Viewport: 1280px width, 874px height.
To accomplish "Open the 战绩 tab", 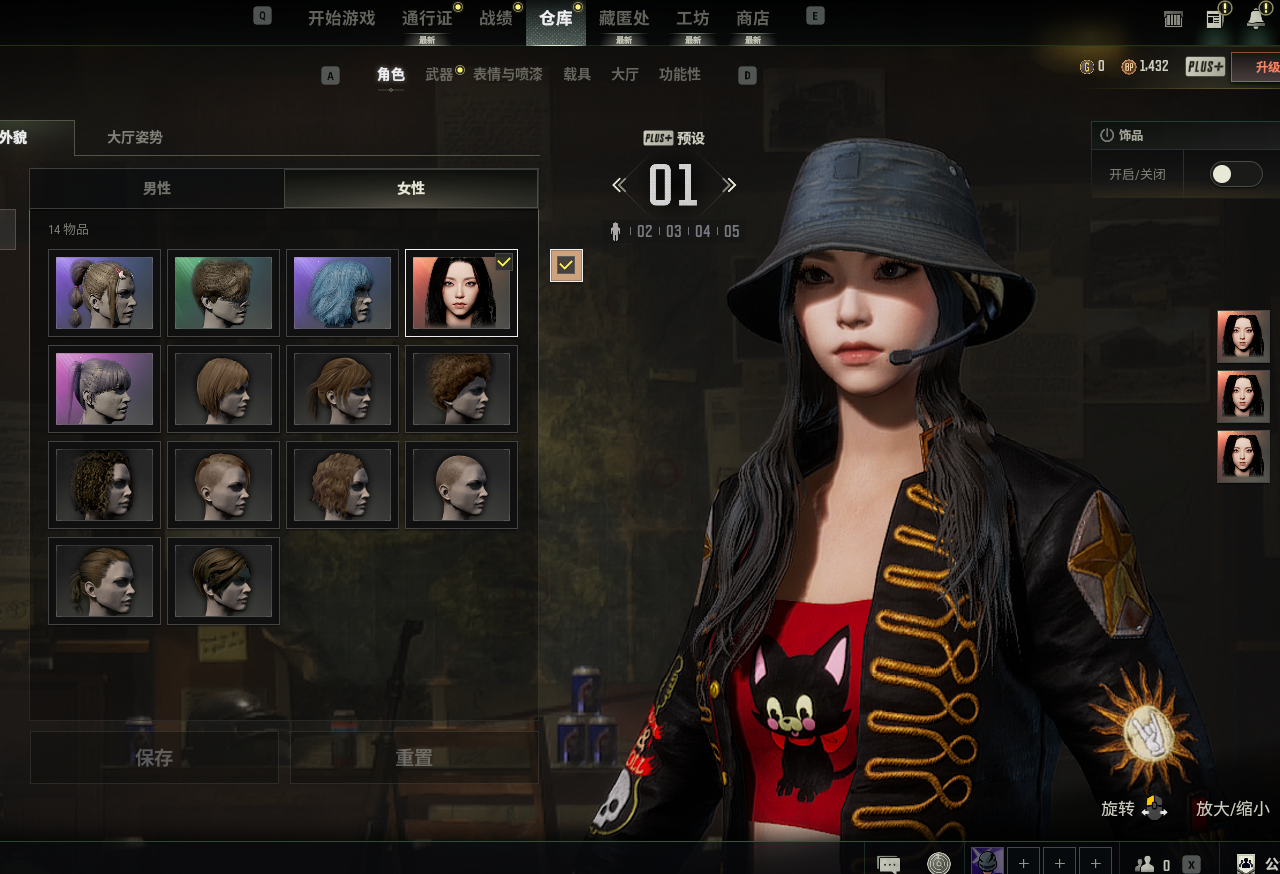I will (495, 18).
